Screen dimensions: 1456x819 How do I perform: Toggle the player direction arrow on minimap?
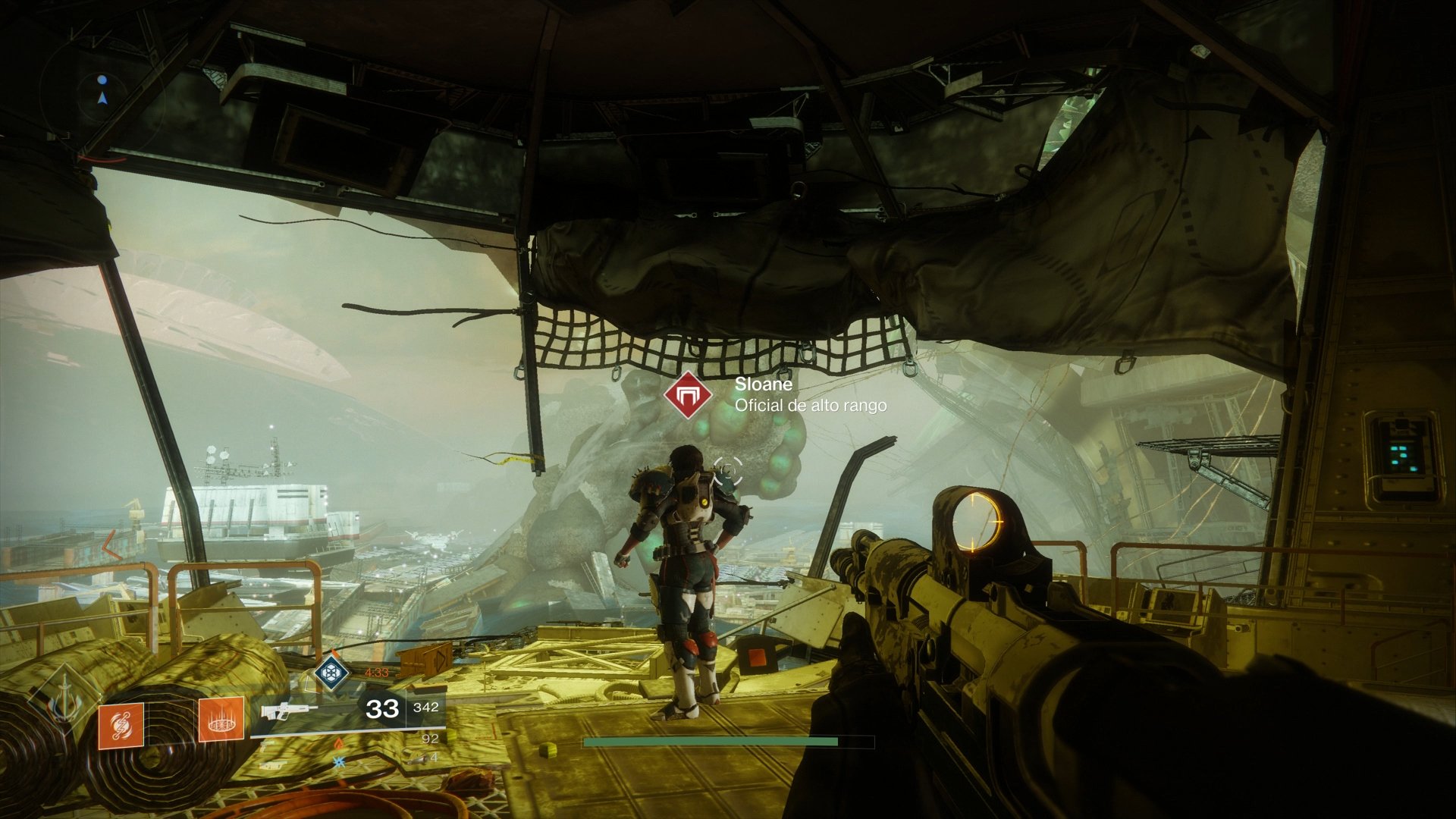(103, 99)
